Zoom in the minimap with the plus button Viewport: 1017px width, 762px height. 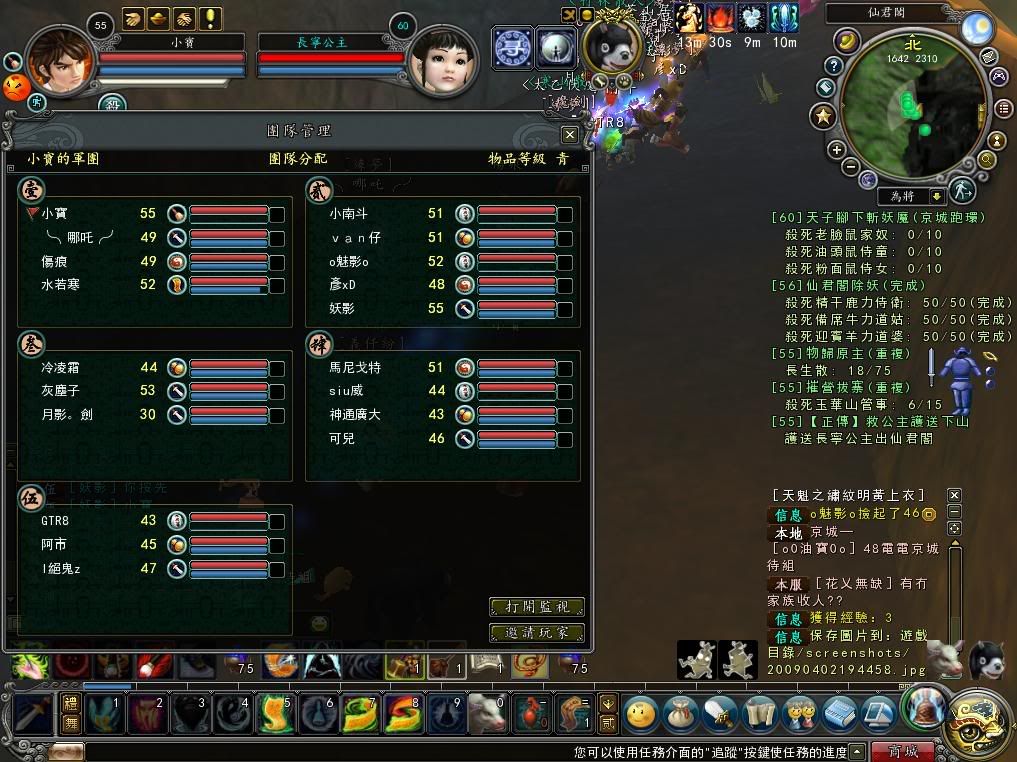point(837,150)
